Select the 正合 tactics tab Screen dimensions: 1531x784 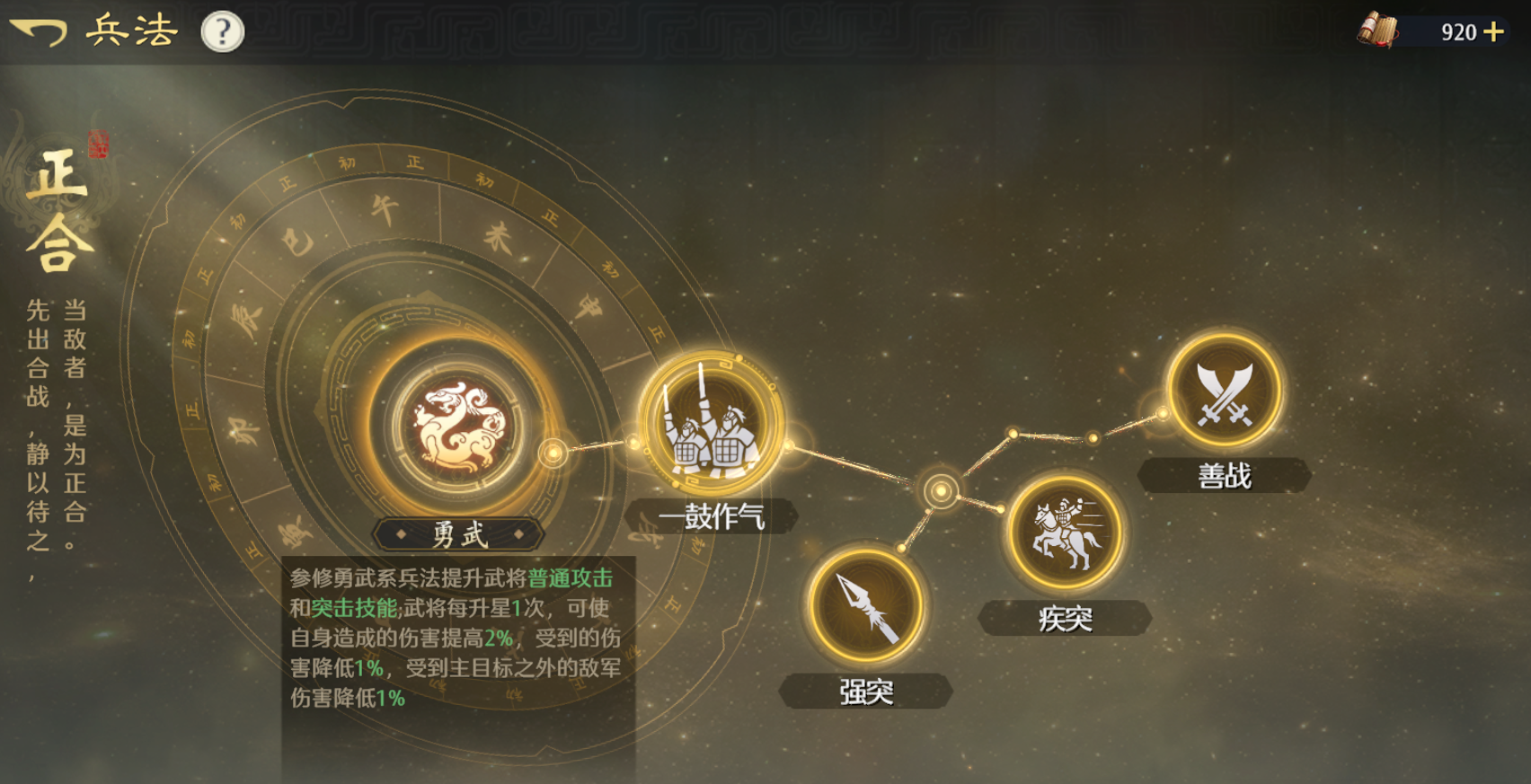pos(56,207)
